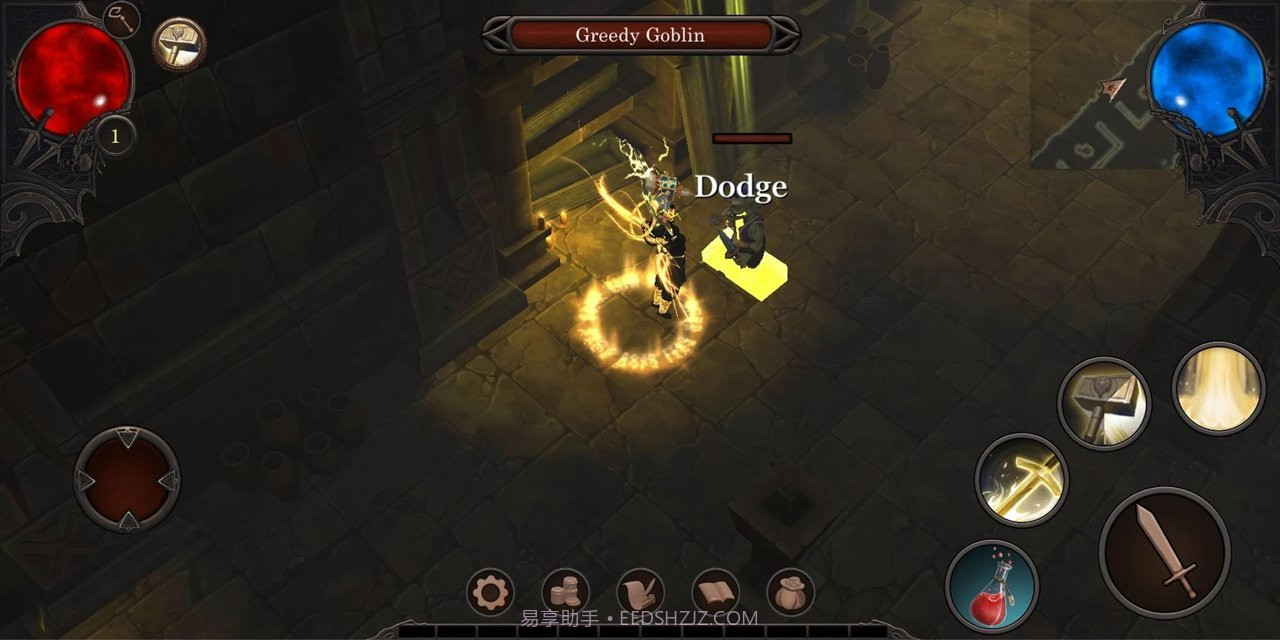Open the sack inventory bag
This screenshot has width=1280, height=640.
(791, 593)
